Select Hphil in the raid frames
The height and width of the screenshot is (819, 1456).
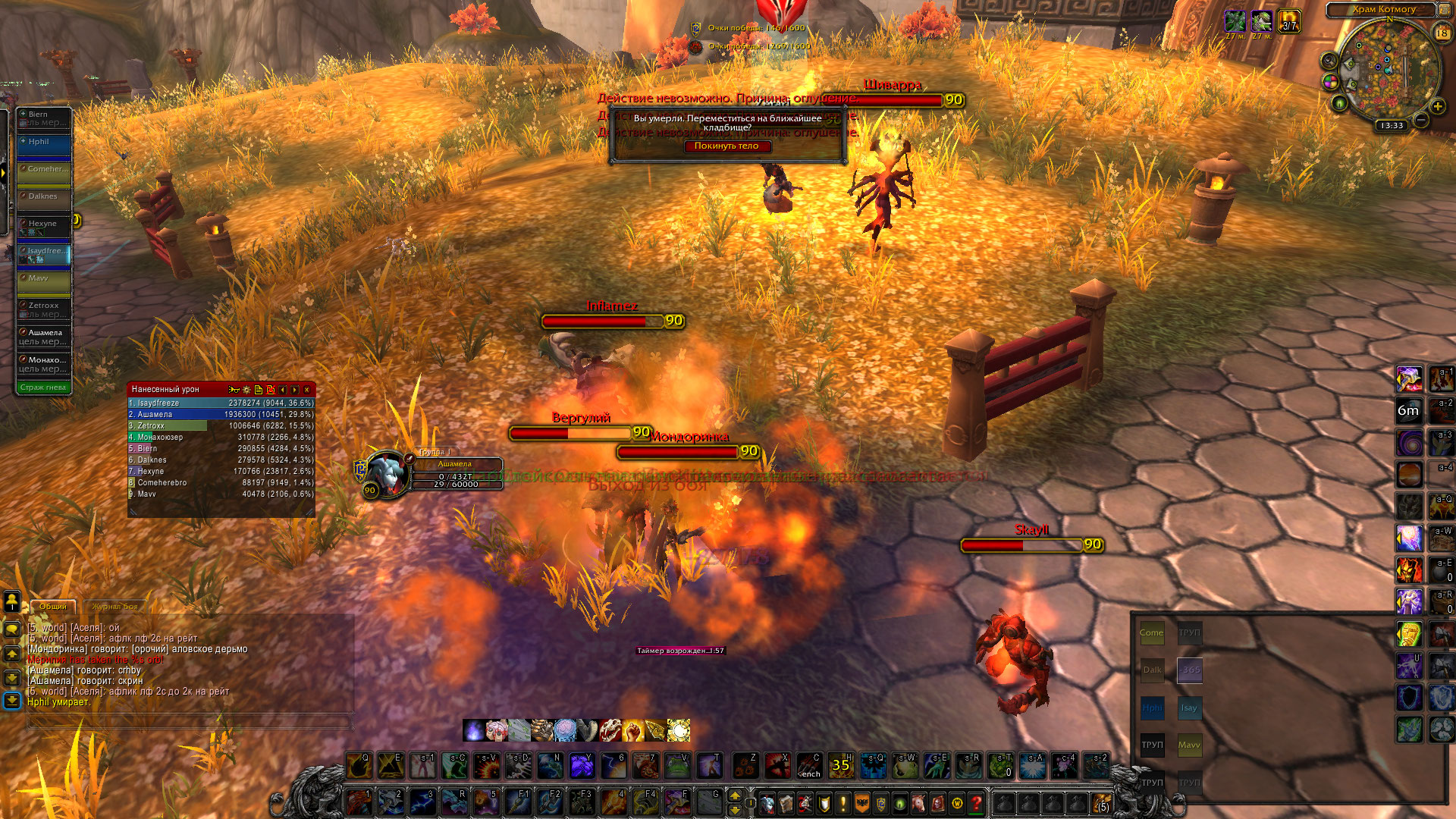44,147
